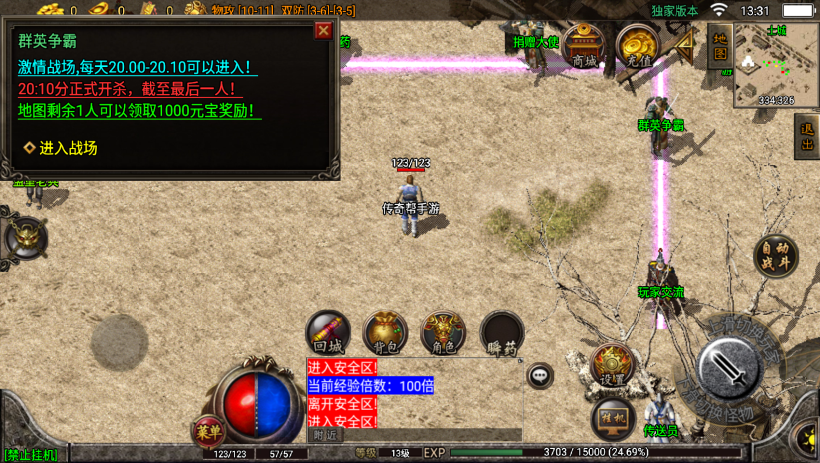The width and height of the screenshot is (820, 463).
Task: Close the 群英争霸 dialog window
Action: tap(323, 30)
